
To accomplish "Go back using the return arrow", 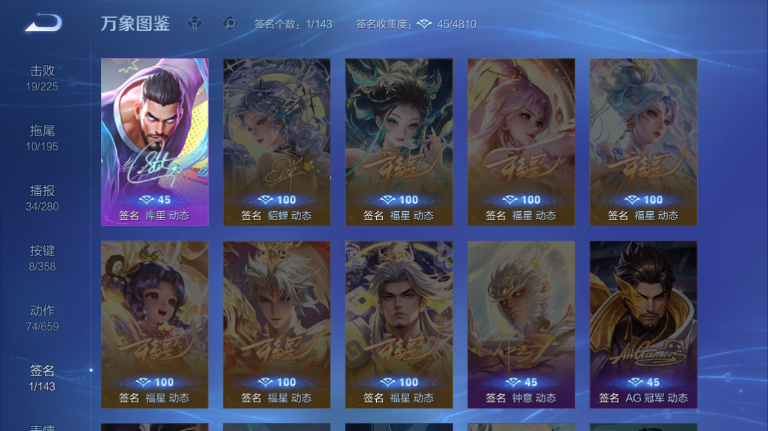I will tap(43, 23).
